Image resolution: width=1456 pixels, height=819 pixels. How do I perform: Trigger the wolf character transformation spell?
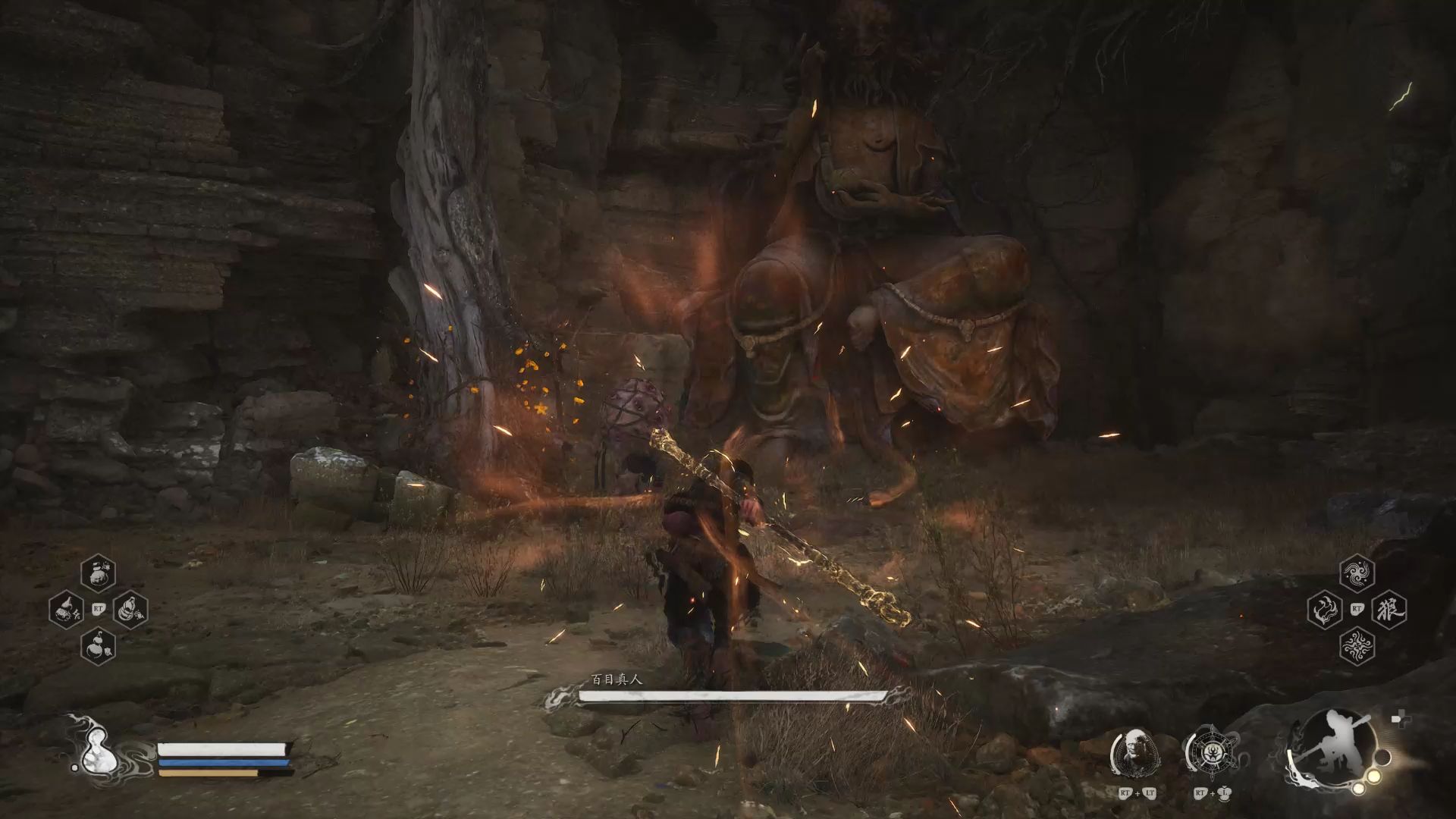(1389, 609)
